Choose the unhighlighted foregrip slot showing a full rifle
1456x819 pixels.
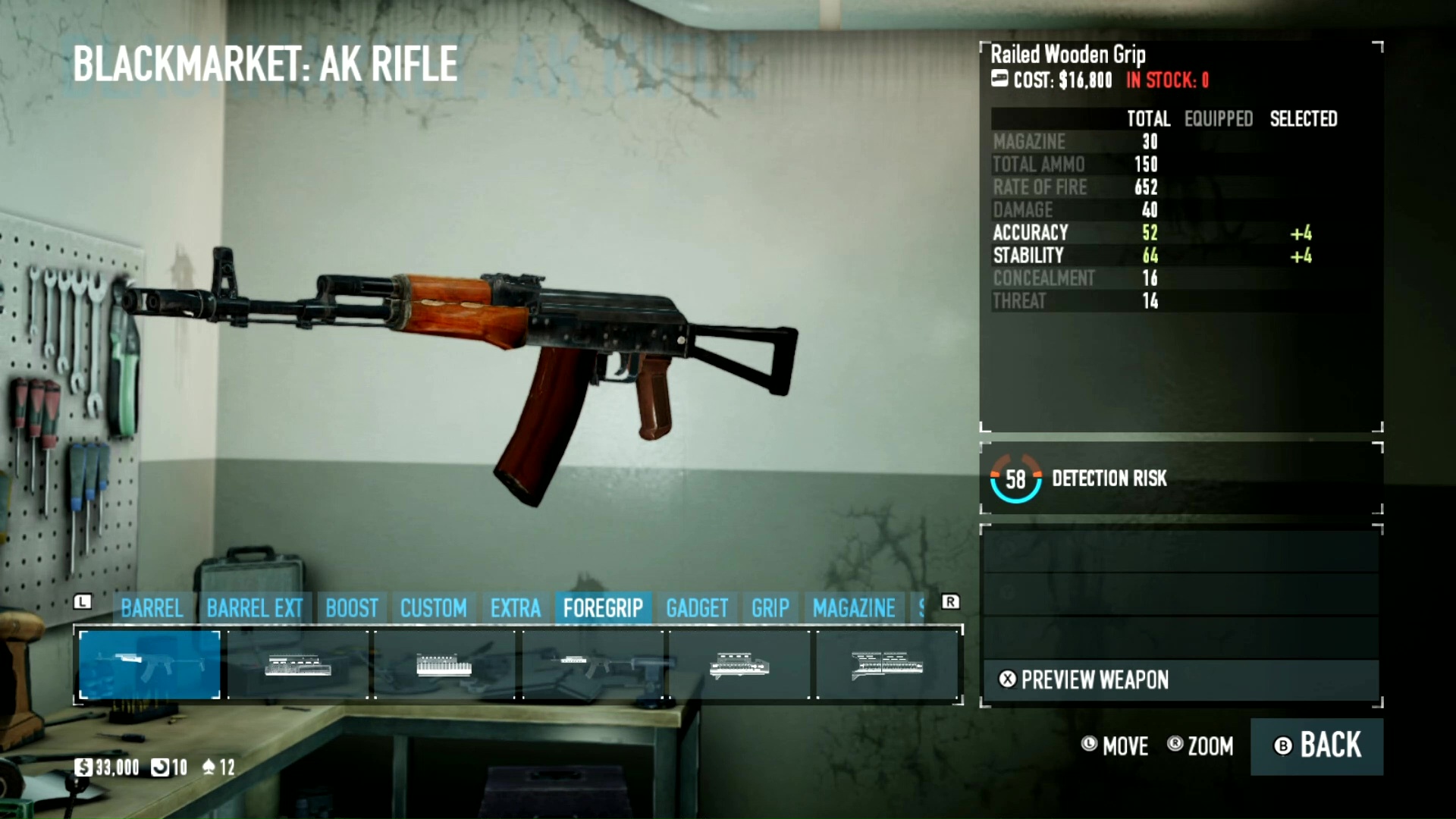click(x=592, y=665)
